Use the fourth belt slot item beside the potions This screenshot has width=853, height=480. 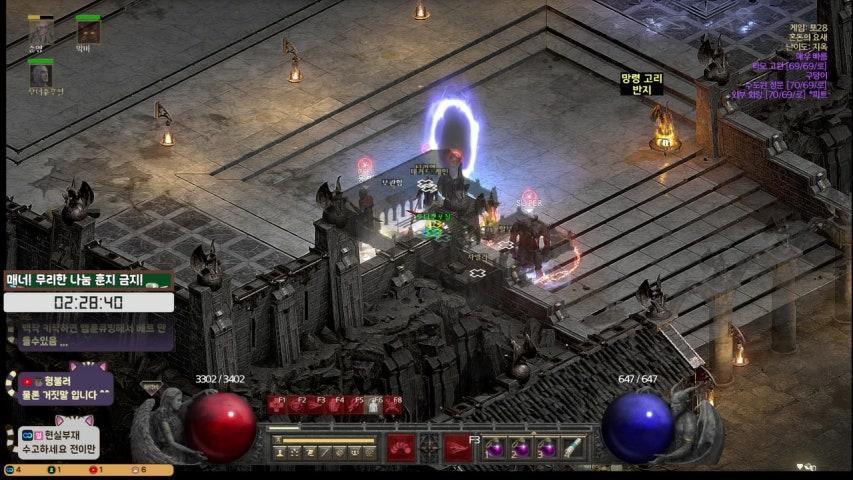coord(572,448)
